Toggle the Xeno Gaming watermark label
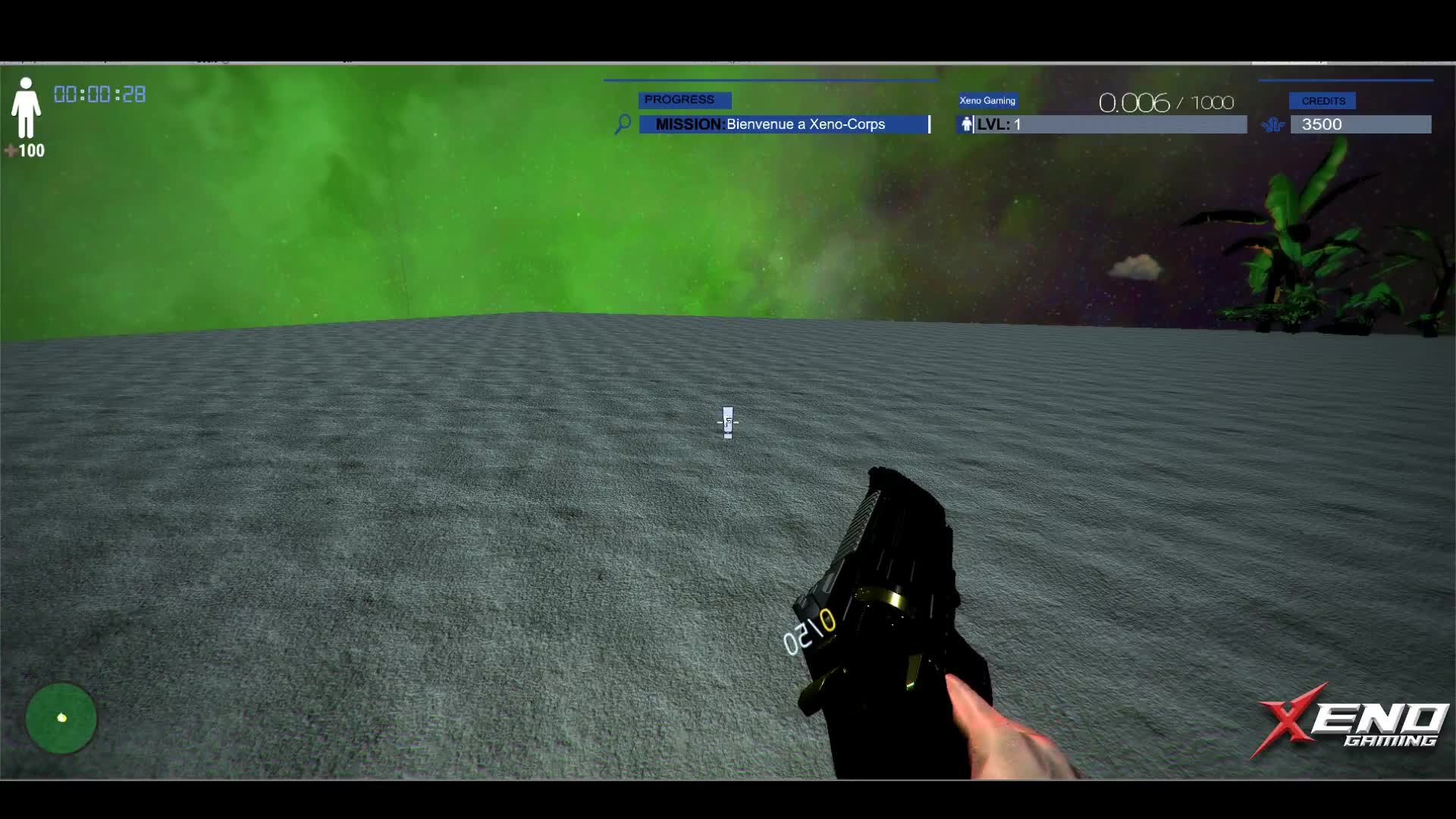This screenshot has width=1456, height=819. pyautogui.click(x=987, y=100)
